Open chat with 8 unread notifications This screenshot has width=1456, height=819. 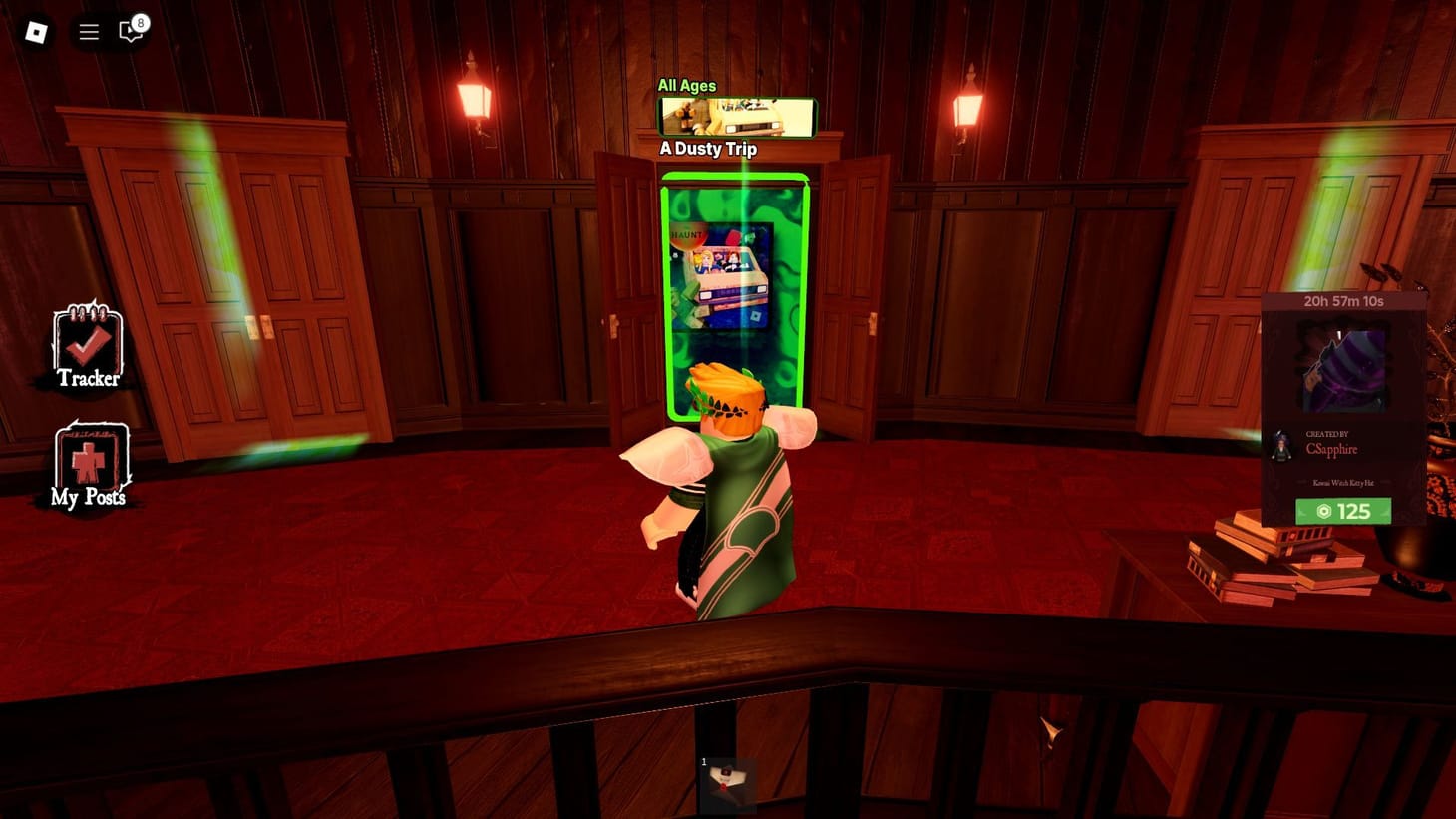(128, 31)
